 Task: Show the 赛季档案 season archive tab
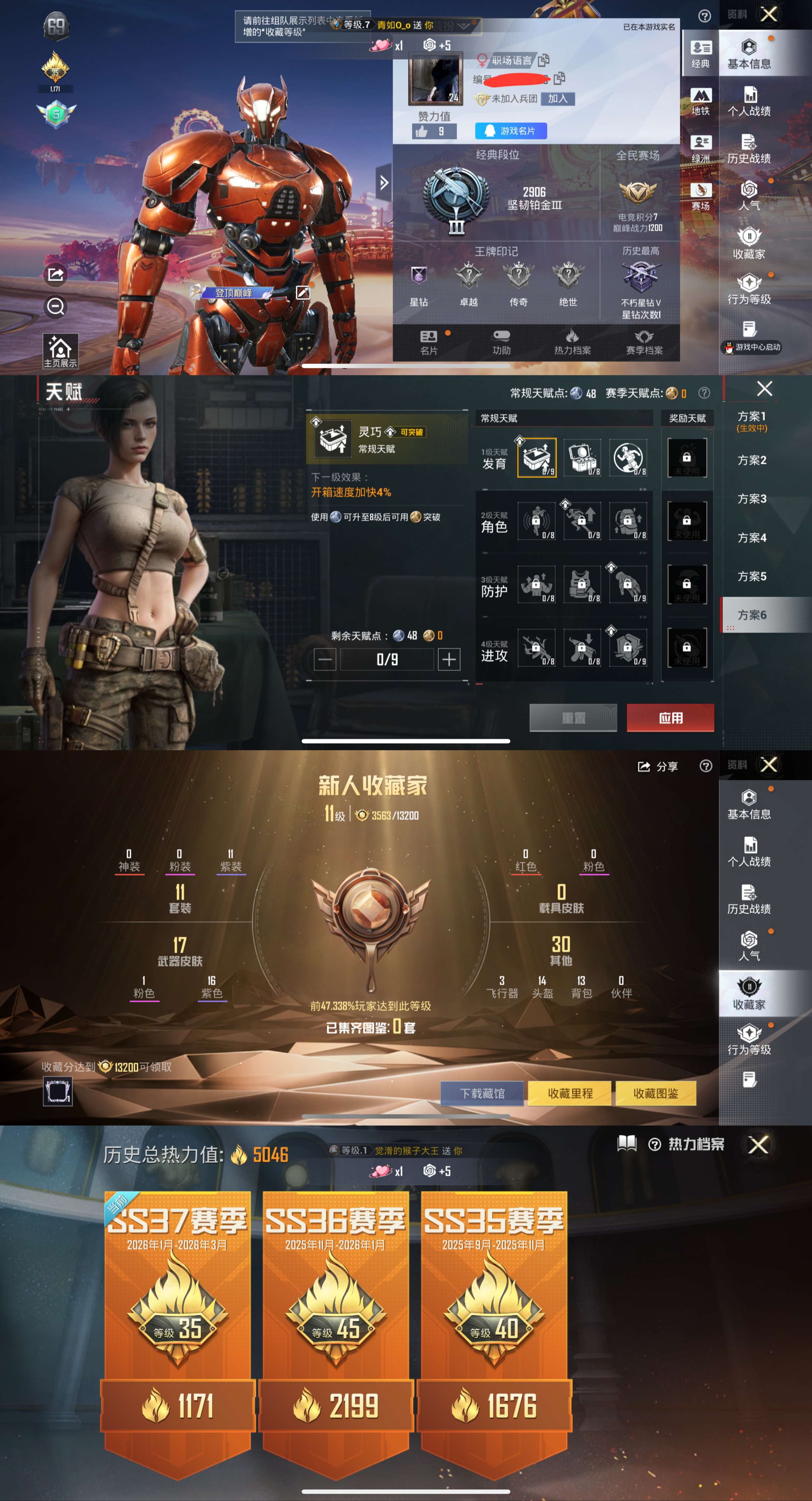point(644,343)
